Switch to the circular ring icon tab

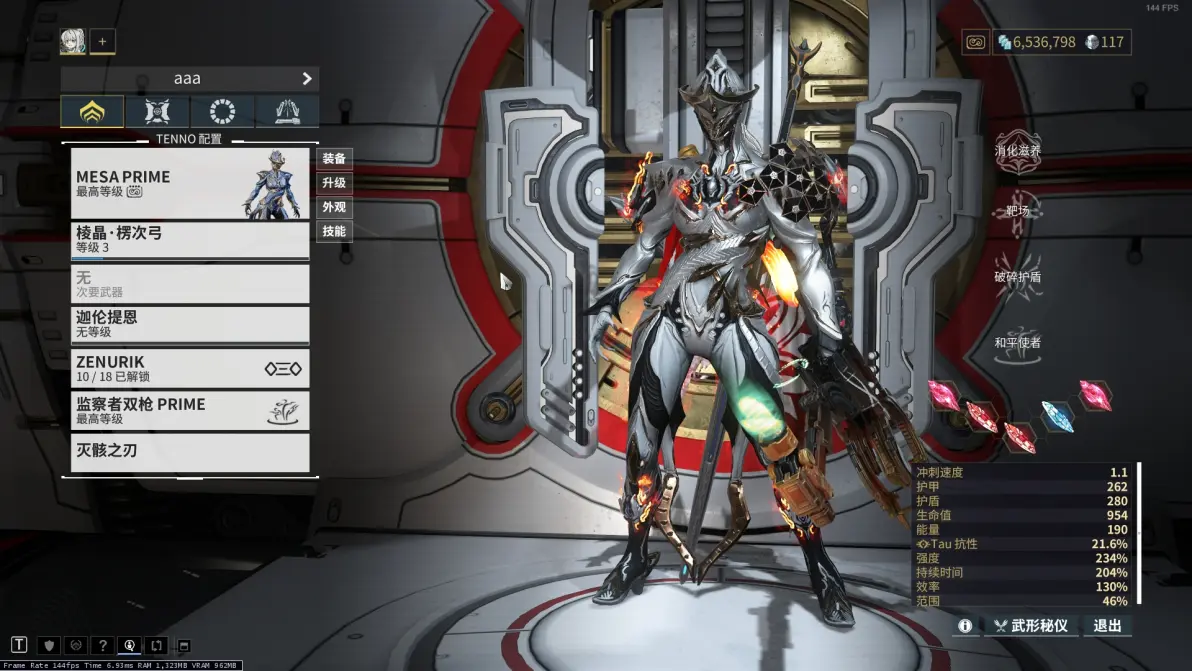click(222, 111)
